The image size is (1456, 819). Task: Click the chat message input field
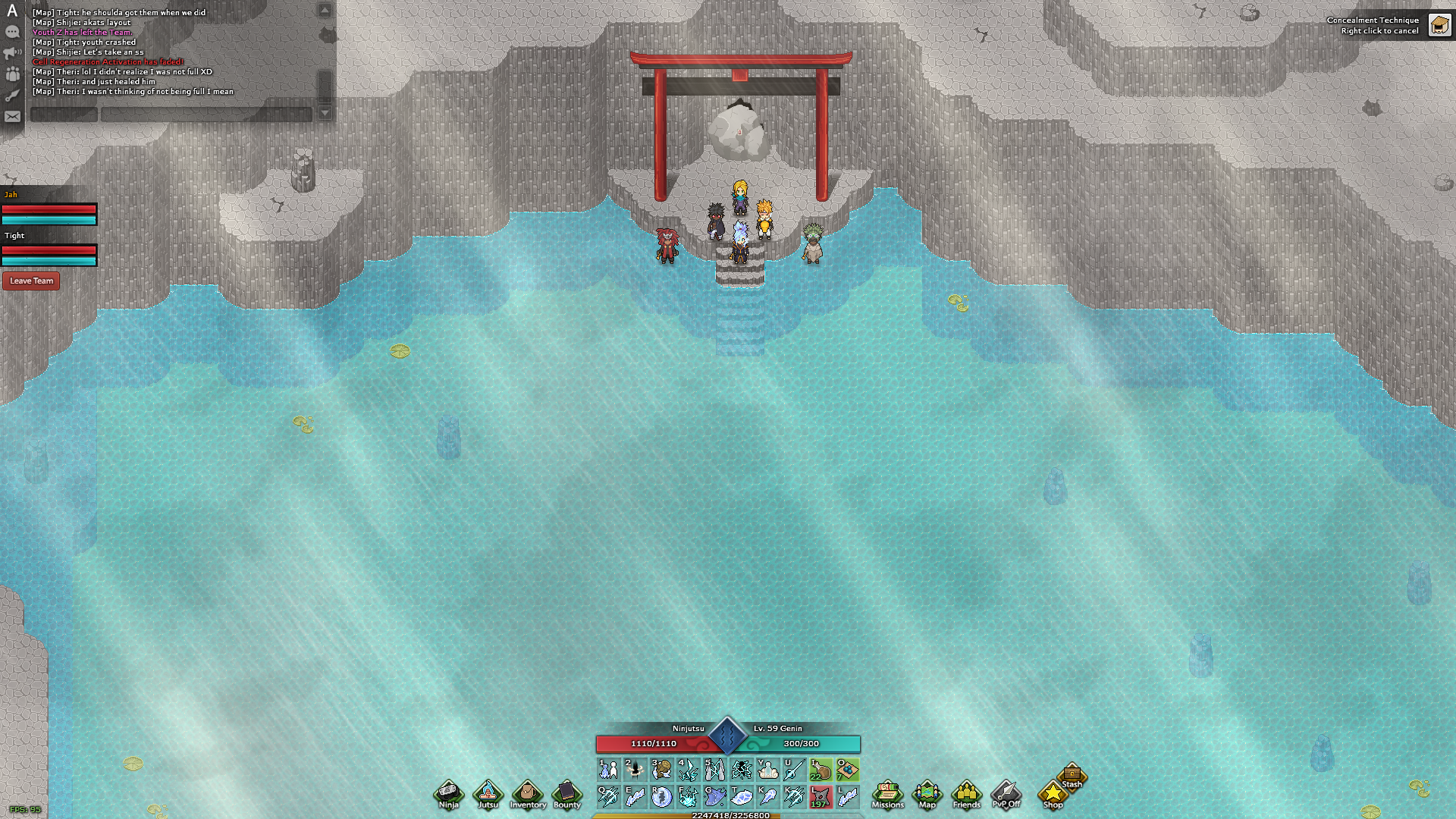(206, 115)
